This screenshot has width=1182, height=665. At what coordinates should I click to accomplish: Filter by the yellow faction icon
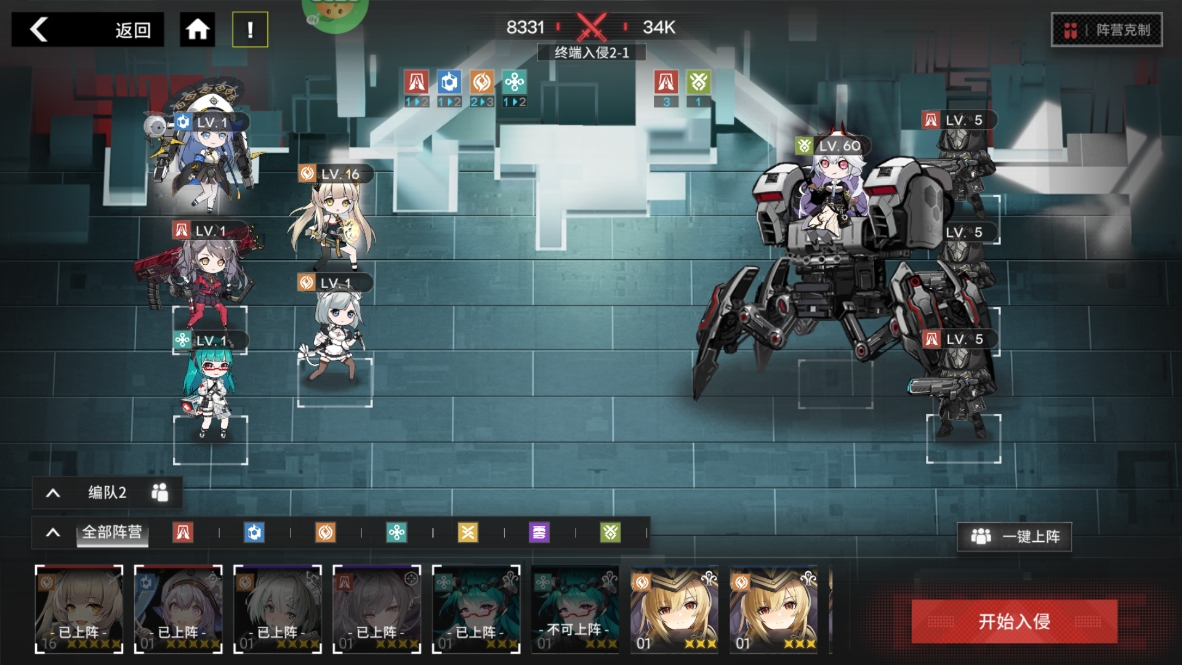(x=468, y=533)
